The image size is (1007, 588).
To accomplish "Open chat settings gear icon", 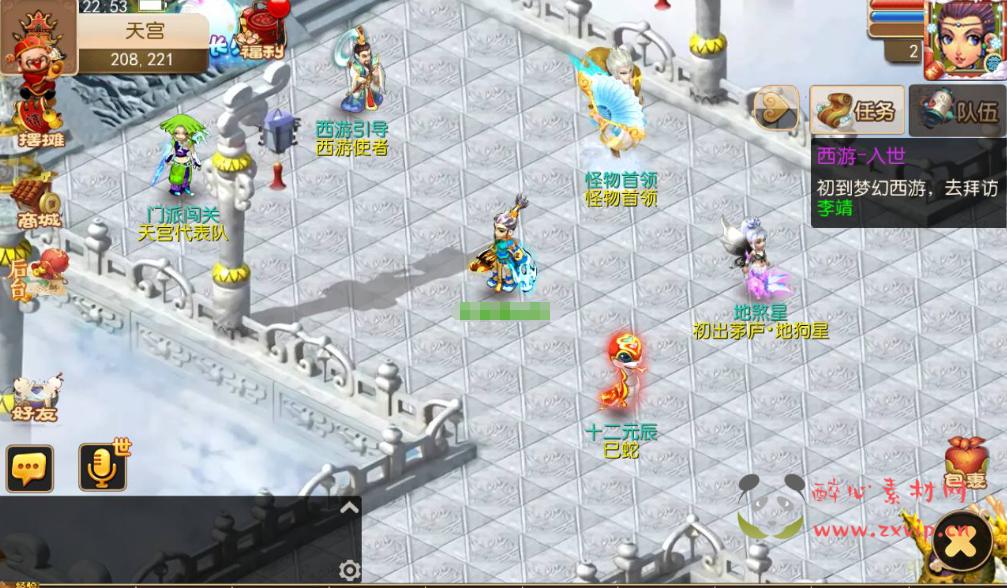I will point(349,570).
